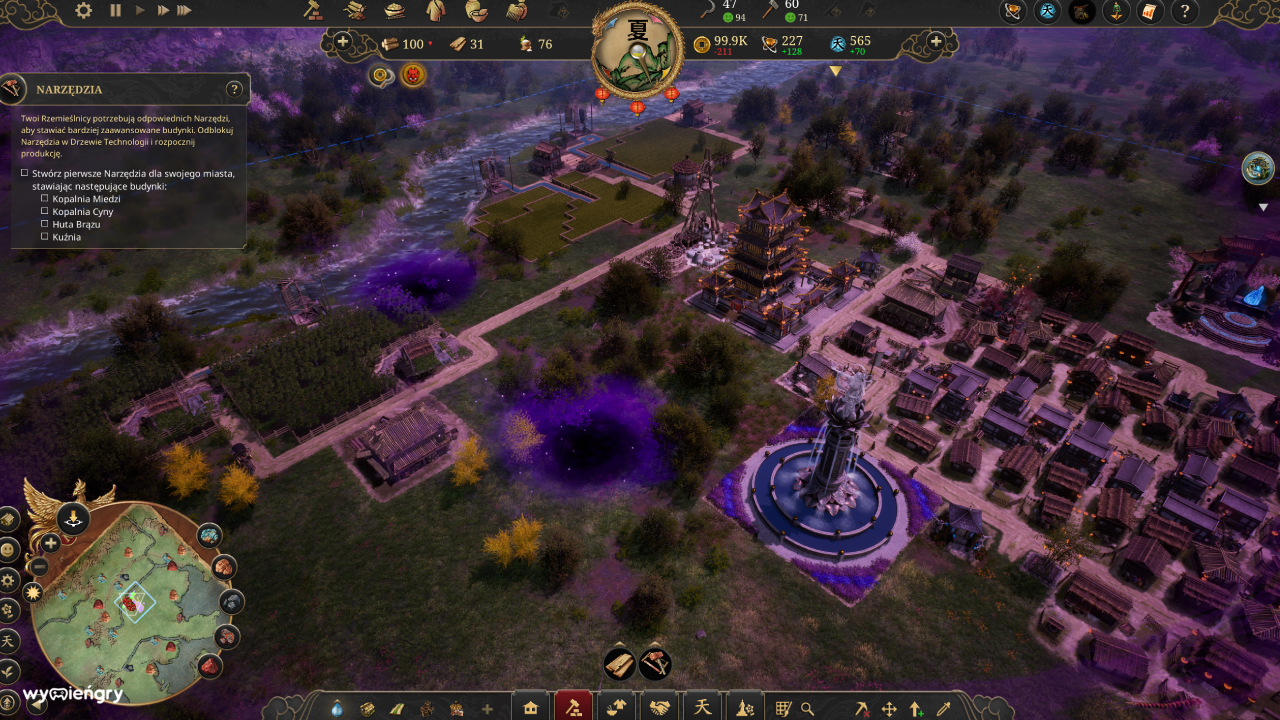The width and height of the screenshot is (1280, 720).
Task: Open the help button in the top right corner
Action: (x=1186, y=12)
